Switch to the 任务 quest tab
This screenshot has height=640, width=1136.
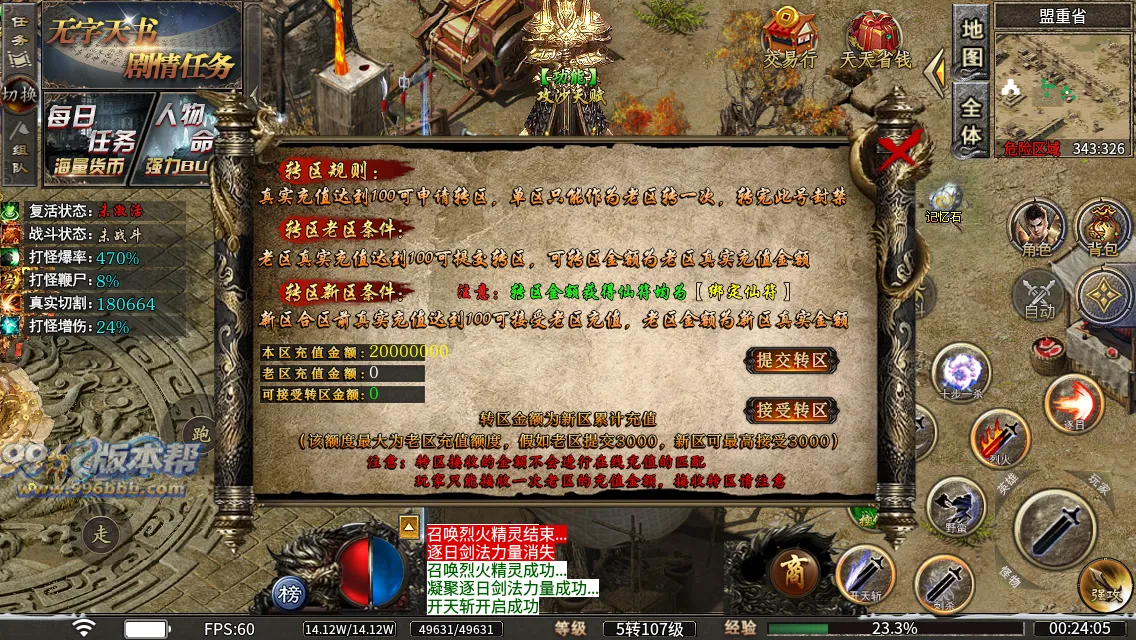[19, 40]
